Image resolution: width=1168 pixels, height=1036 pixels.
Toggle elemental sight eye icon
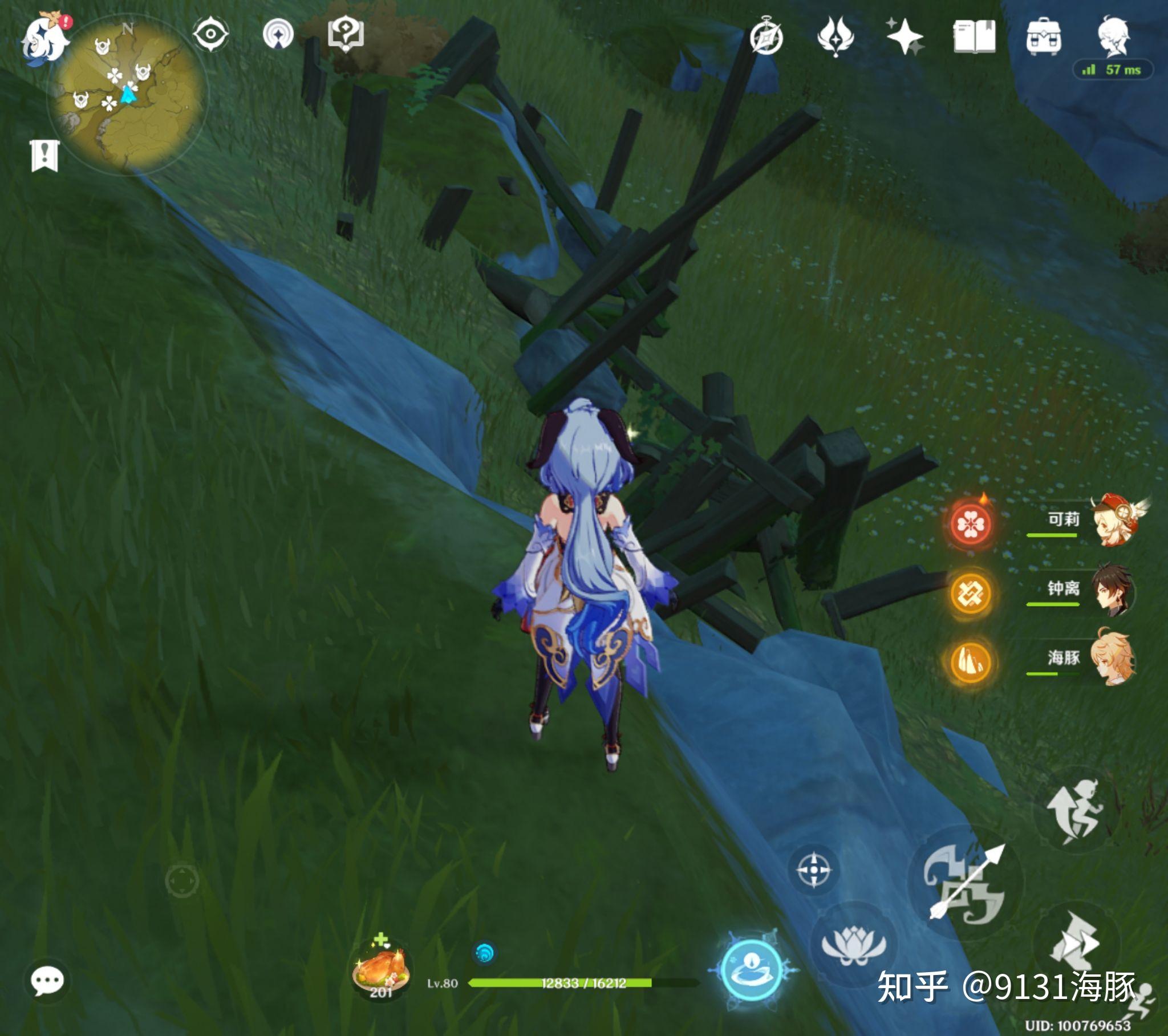[x=210, y=34]
